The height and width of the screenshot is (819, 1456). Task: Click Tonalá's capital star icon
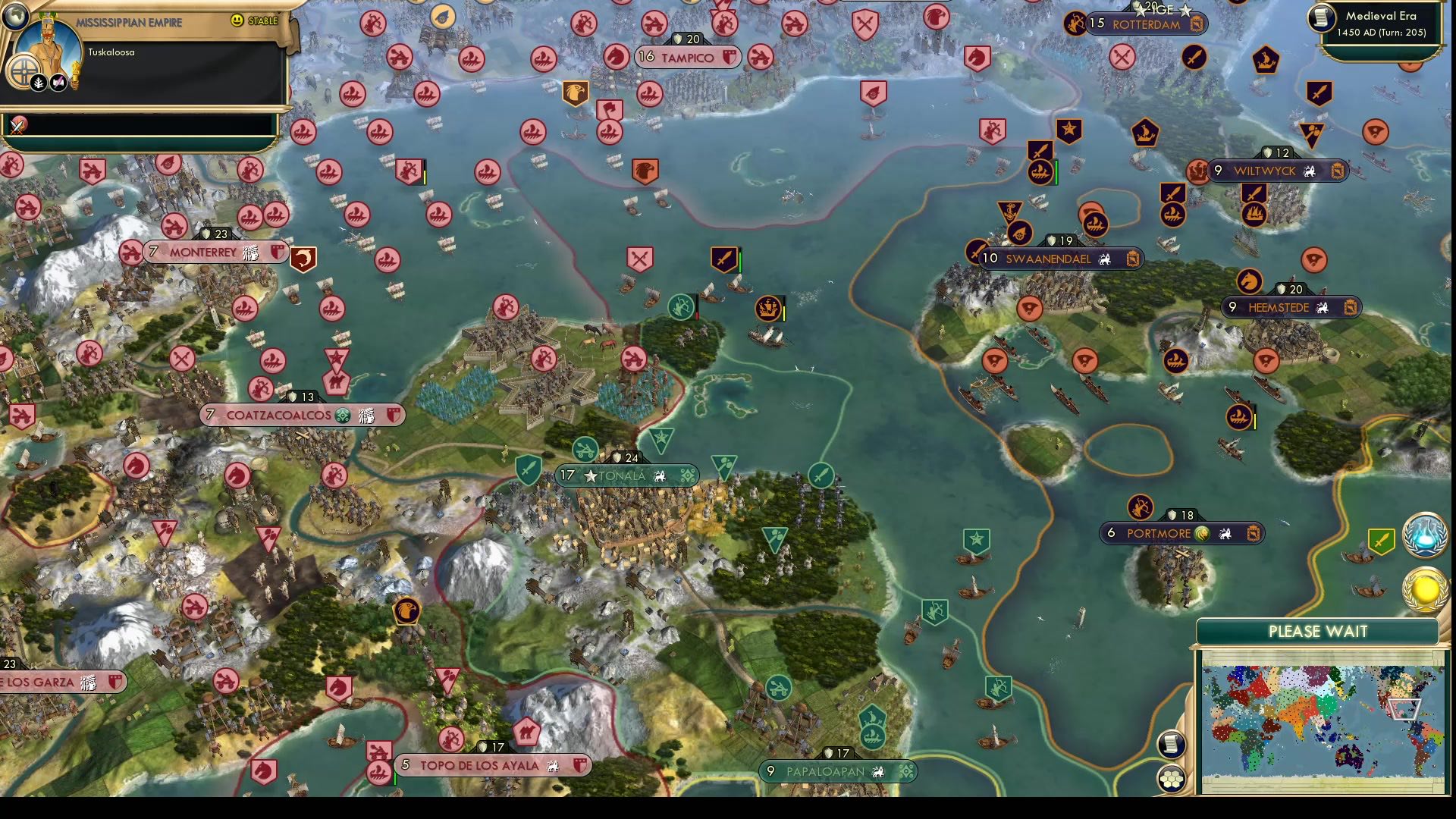point(591,476)
